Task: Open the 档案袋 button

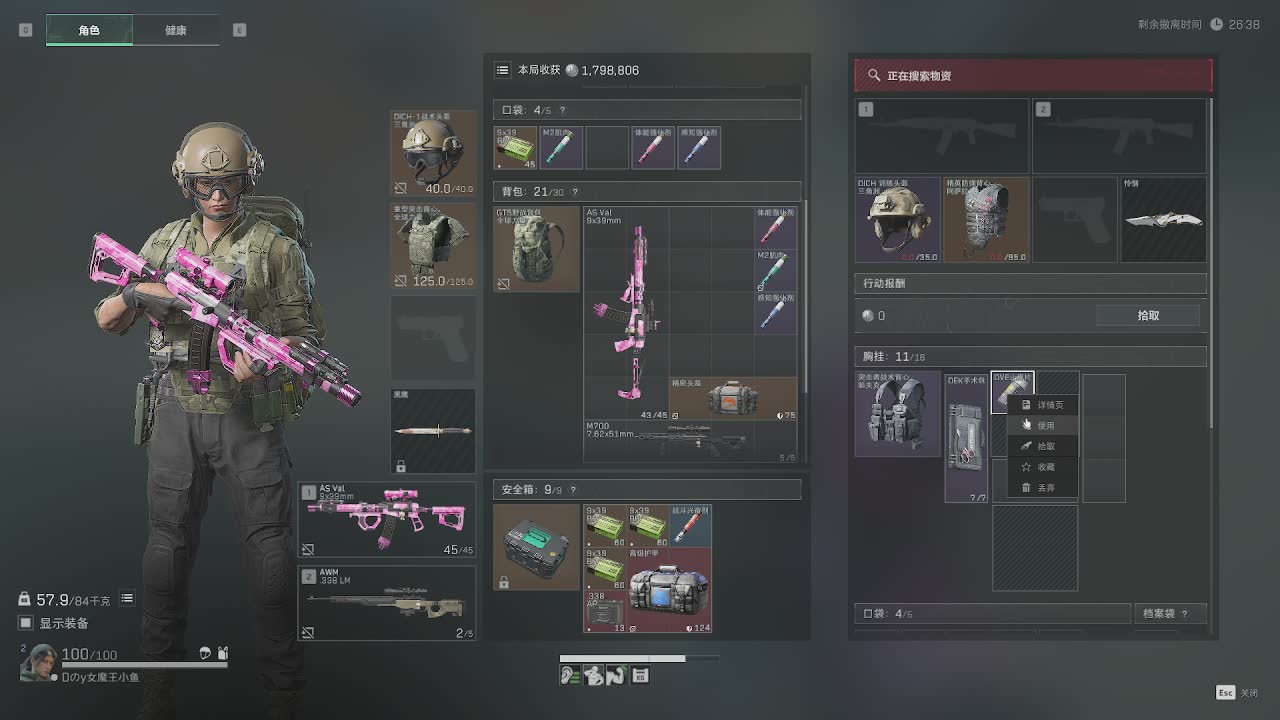Action: coord(1169,613)
